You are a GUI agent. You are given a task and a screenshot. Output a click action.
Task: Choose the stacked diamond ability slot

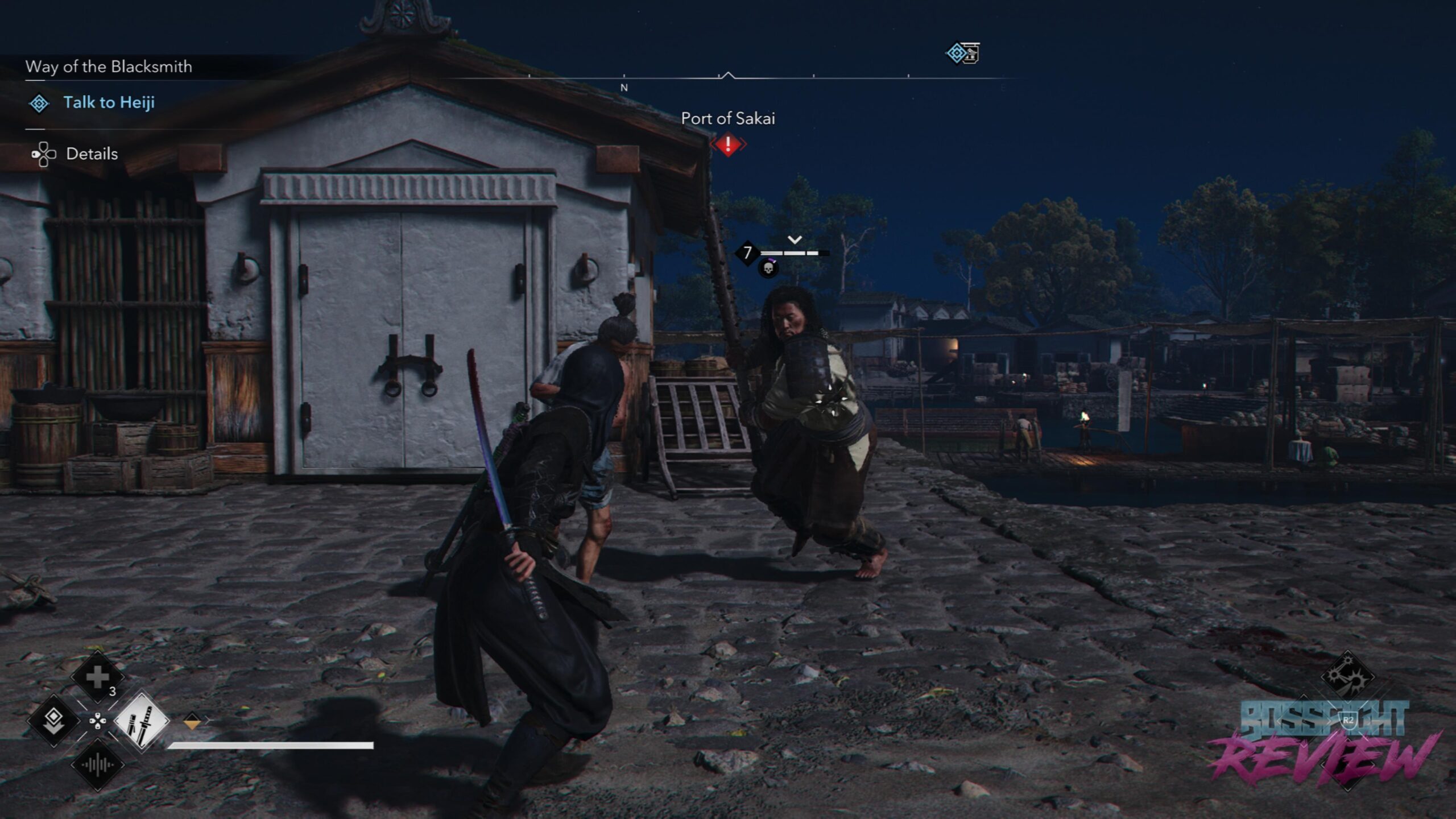click(54, 721)
